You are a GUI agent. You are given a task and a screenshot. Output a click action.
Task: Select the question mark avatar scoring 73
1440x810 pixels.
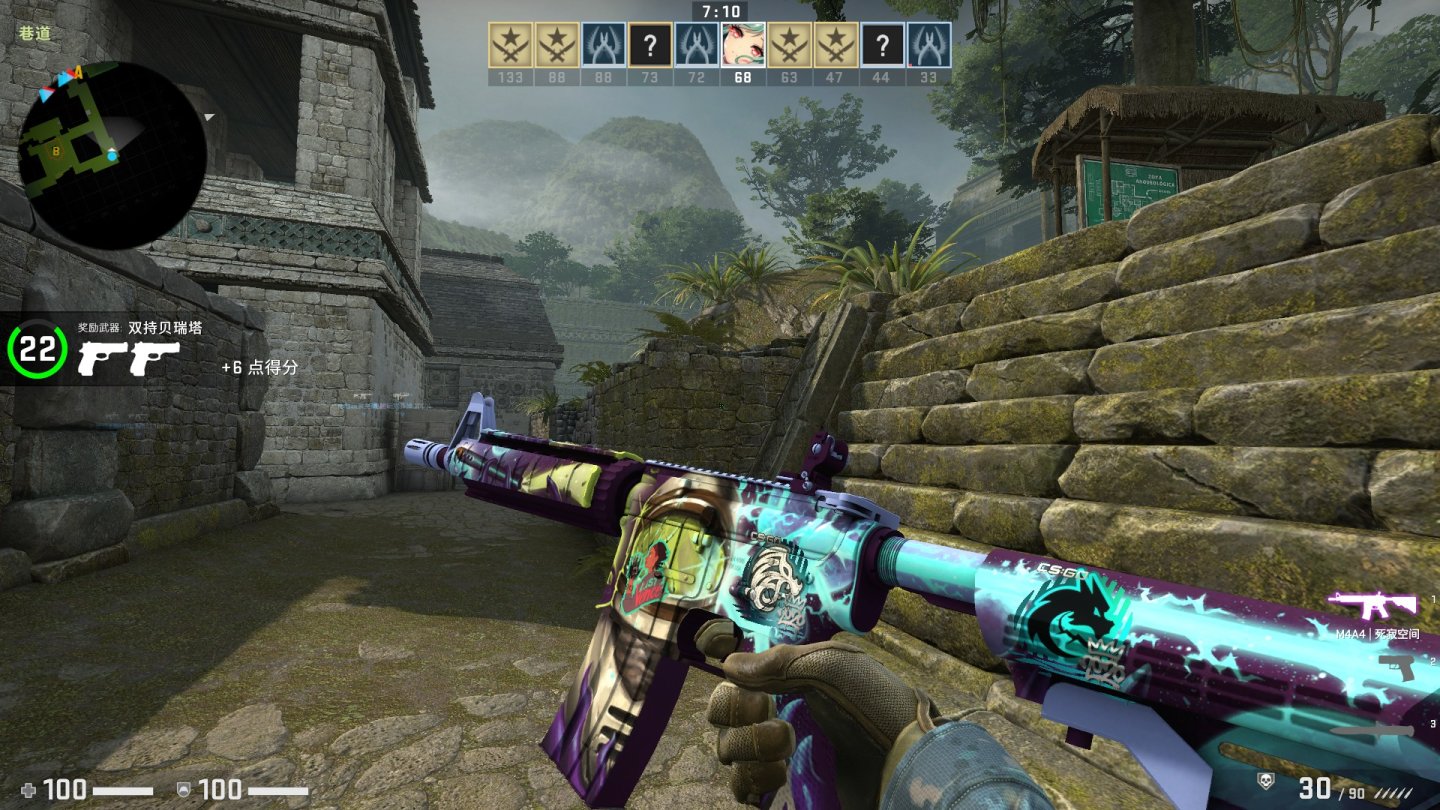tap(650, 45)
